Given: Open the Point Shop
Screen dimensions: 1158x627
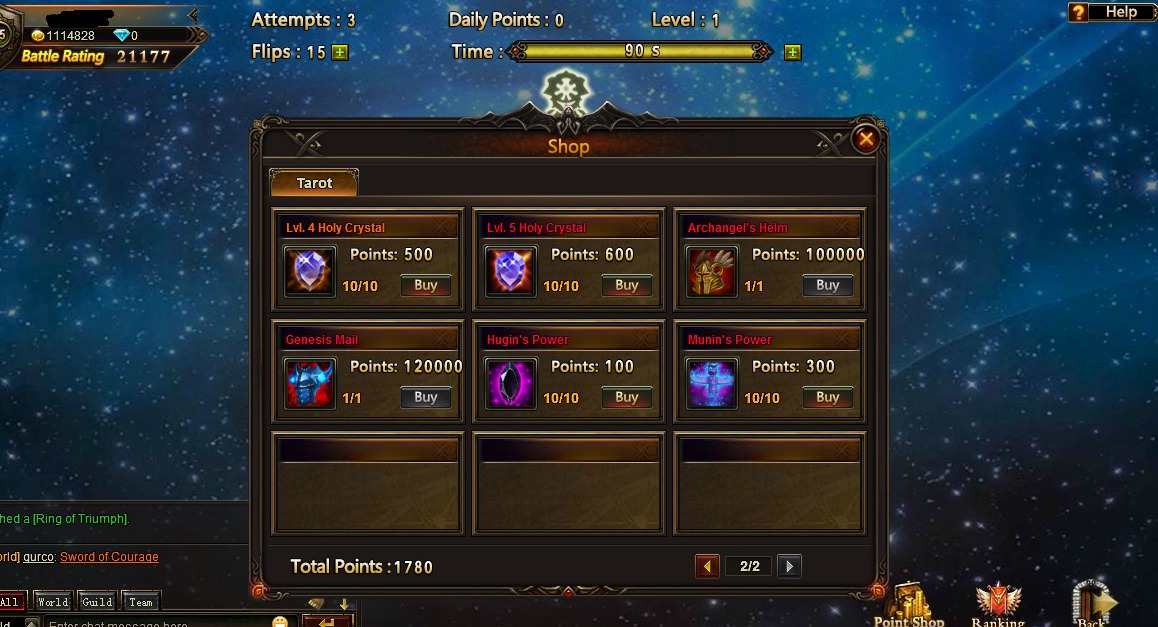Looking at the screenshot, I should [x=909, y=604].
